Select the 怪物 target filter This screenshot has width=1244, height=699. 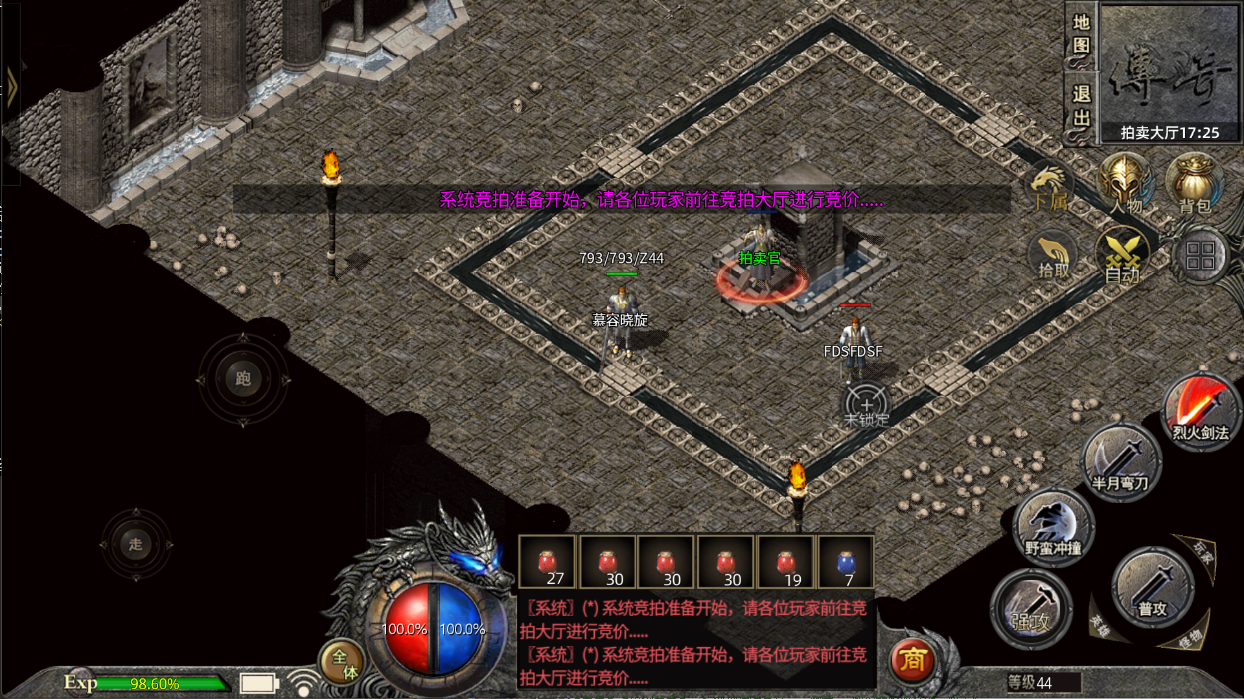1190,637
